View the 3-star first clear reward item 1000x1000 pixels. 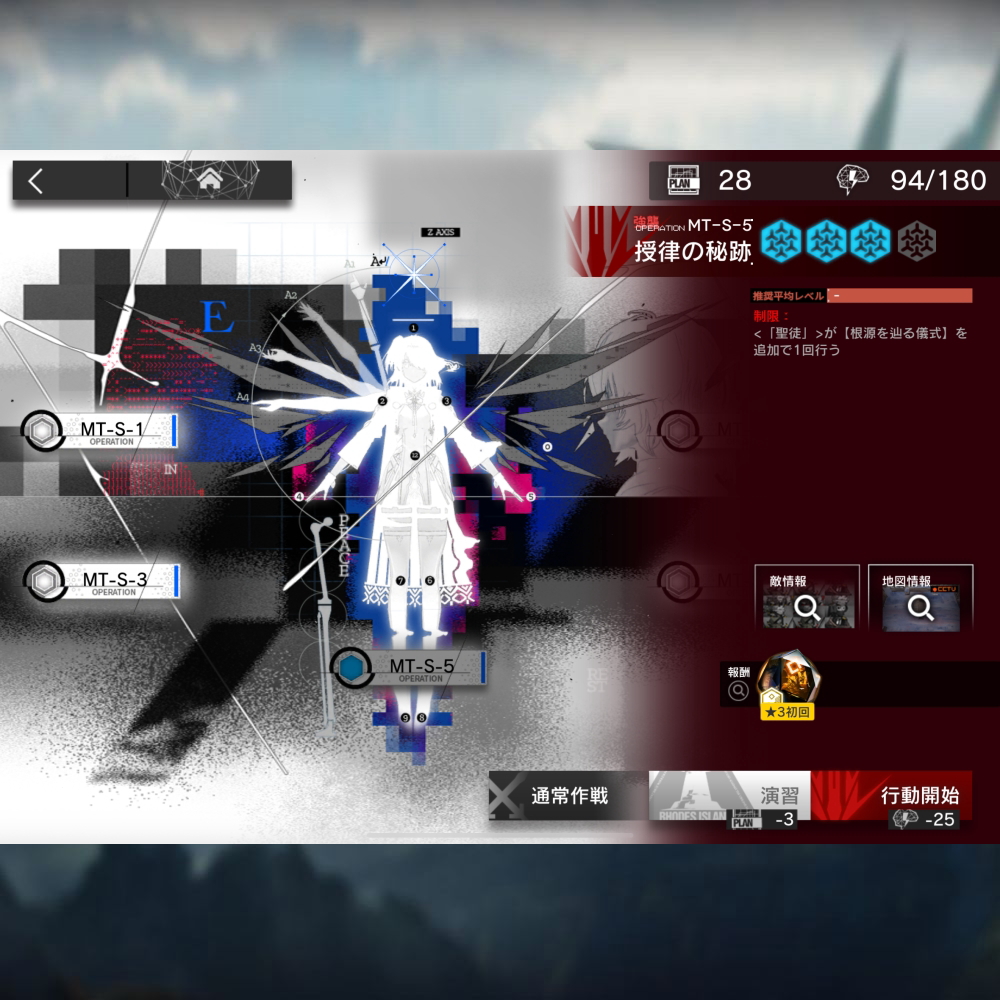pyautogui.click(x=785, y=686)
